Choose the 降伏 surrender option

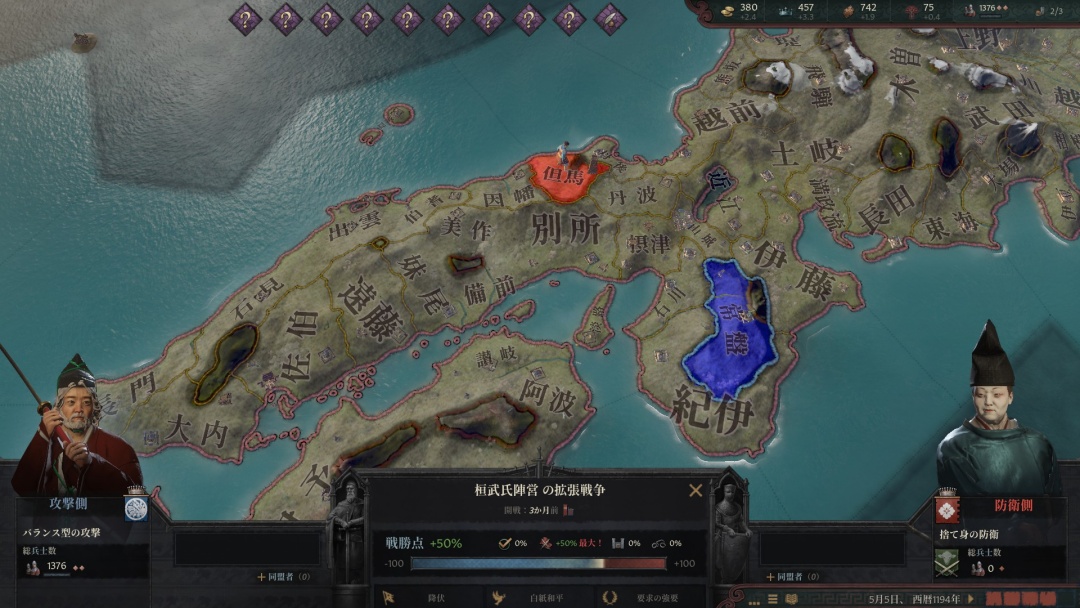(432, 598)
